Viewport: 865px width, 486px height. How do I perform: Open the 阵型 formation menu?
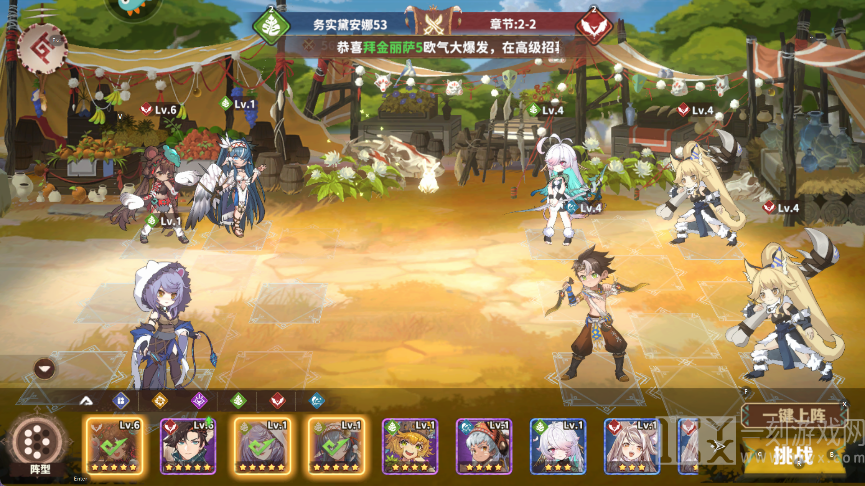(39, 446)
